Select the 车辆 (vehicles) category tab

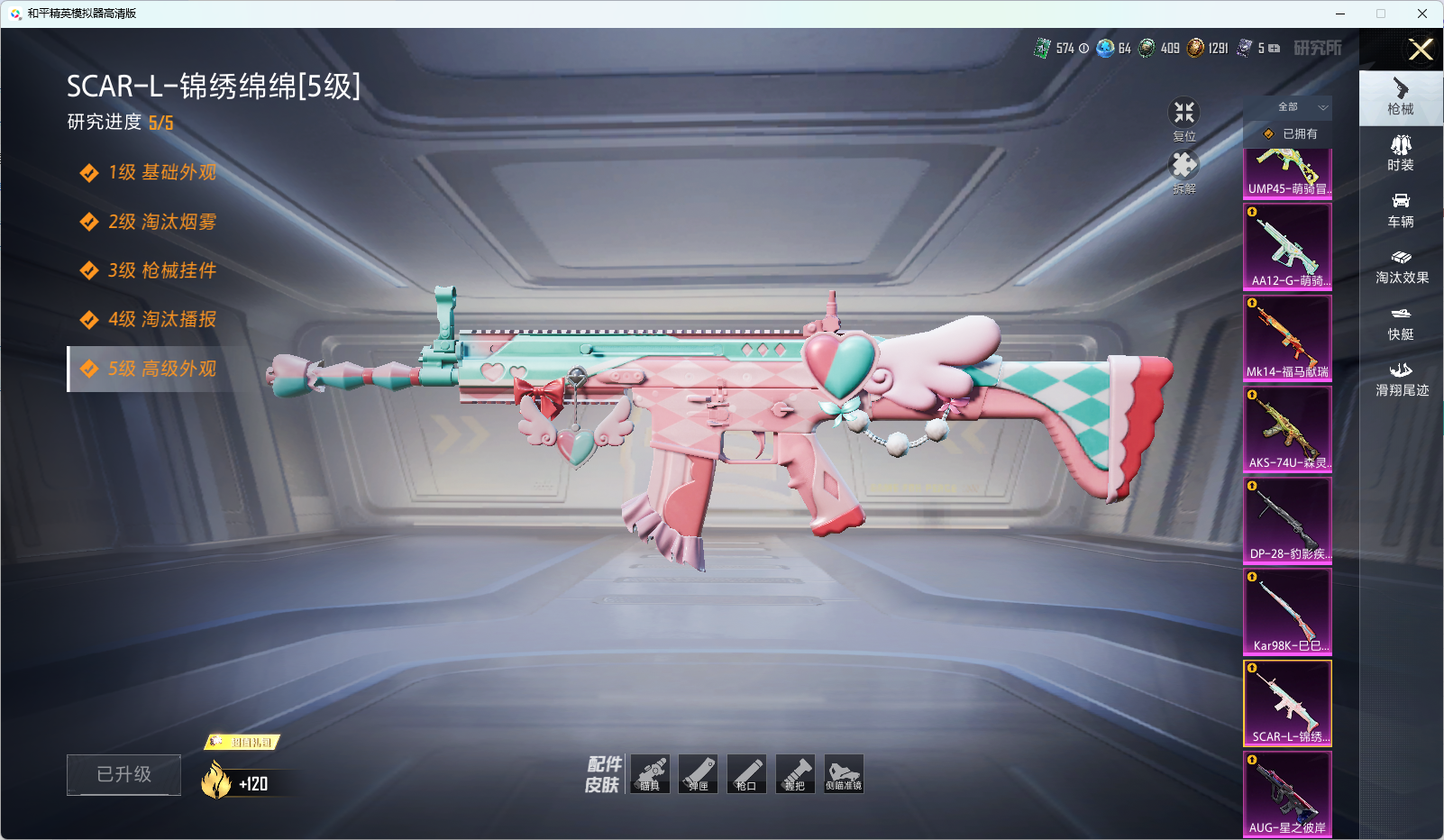point(1401,209)
